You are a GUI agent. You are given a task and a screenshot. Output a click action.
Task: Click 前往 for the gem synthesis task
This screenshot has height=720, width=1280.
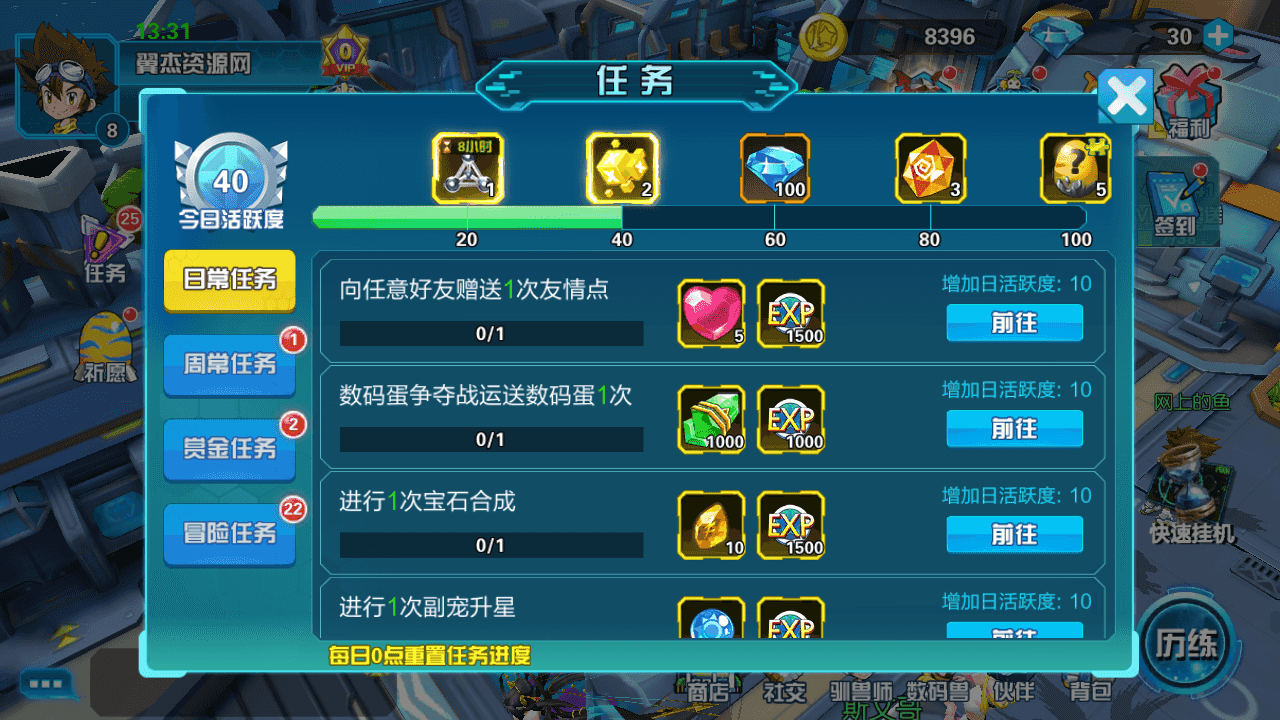click(1014, 535)
